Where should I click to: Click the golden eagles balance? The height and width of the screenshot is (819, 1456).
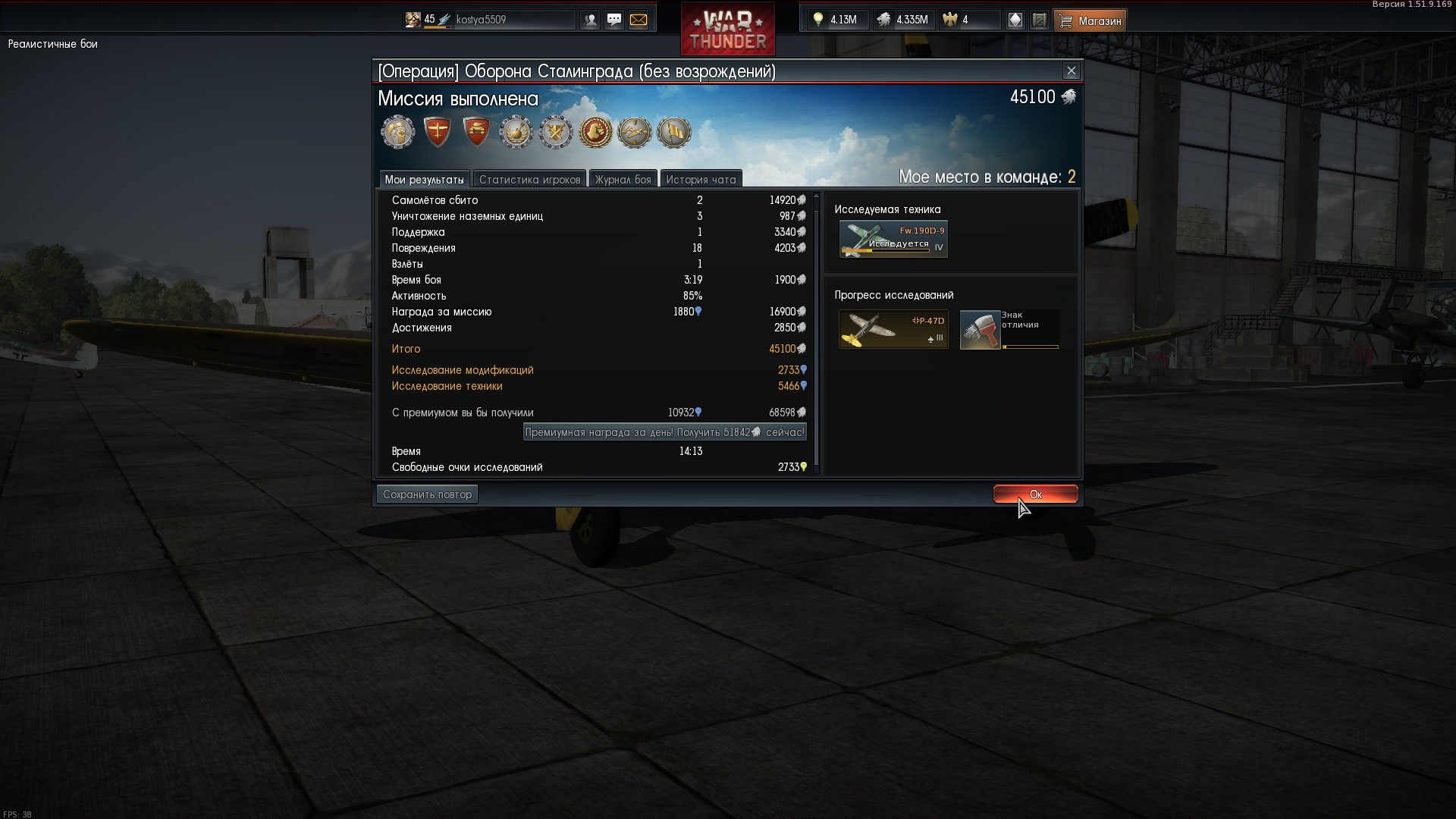coord(968,20)
